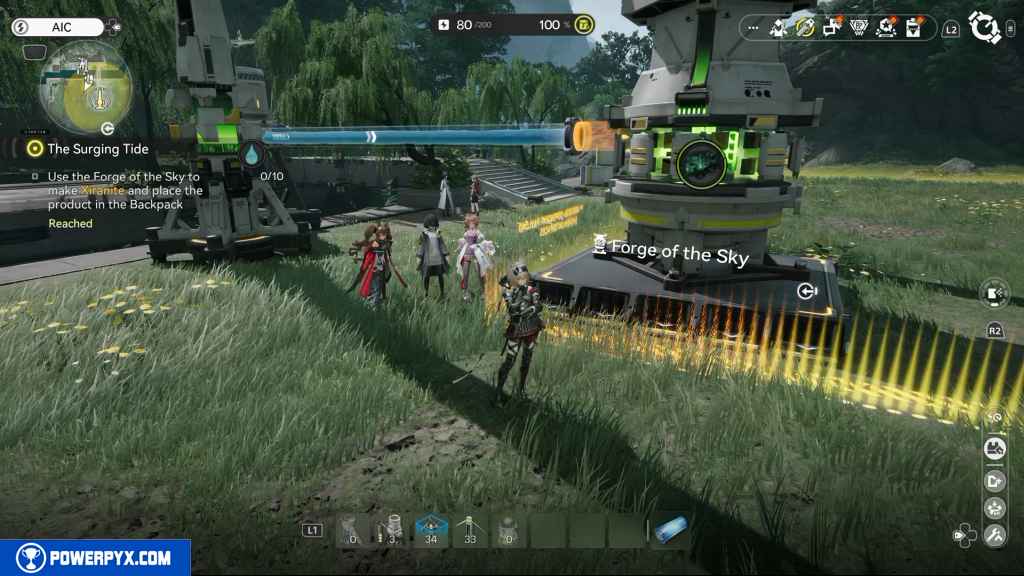This screenshot has height=576, width=1024.
Task: Select the hotbar slot showing 33
Action: [x=469, y=530]
